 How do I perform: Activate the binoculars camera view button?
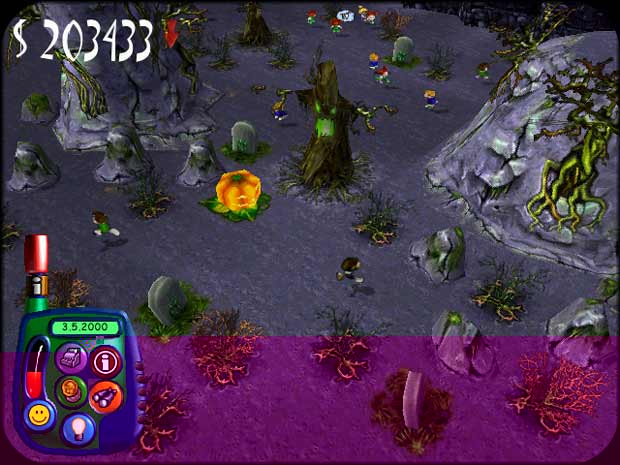click(x=105, y=397)
